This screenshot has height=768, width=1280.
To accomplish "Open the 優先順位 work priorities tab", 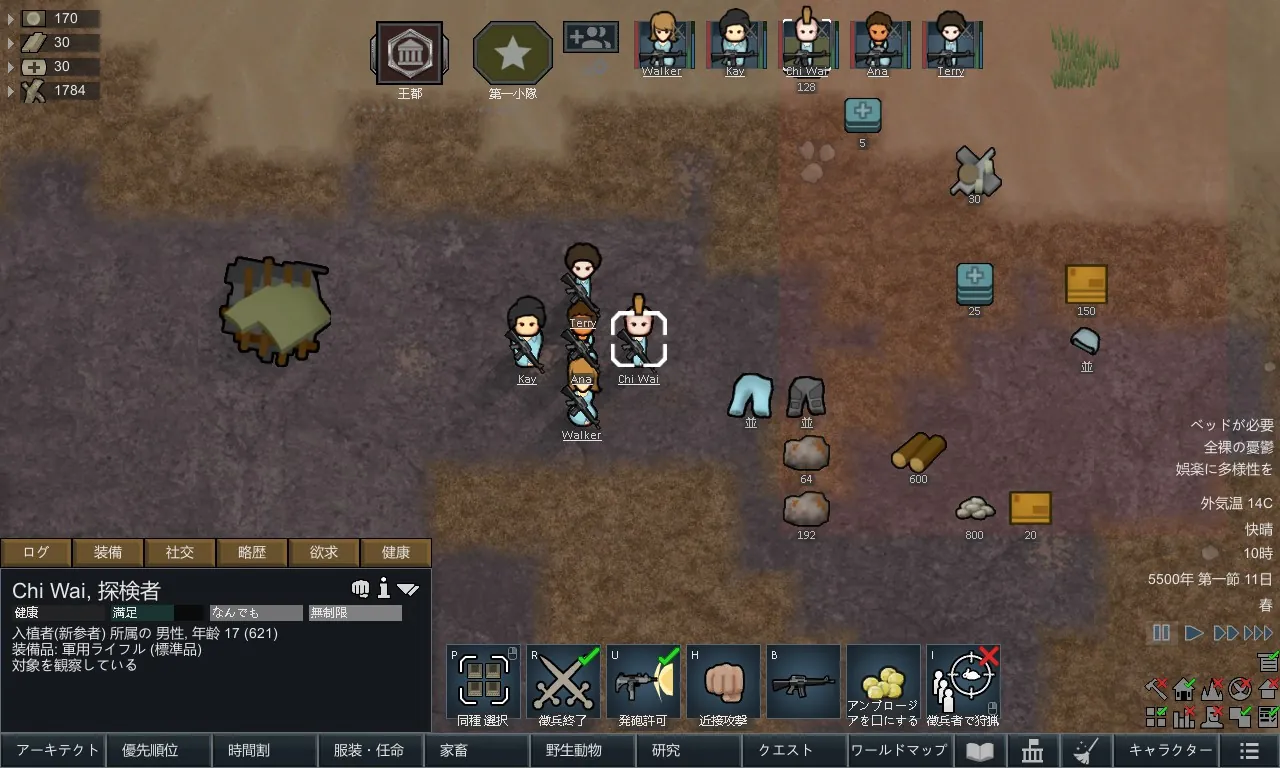I will pyautogui.click(x=159, y=750).
